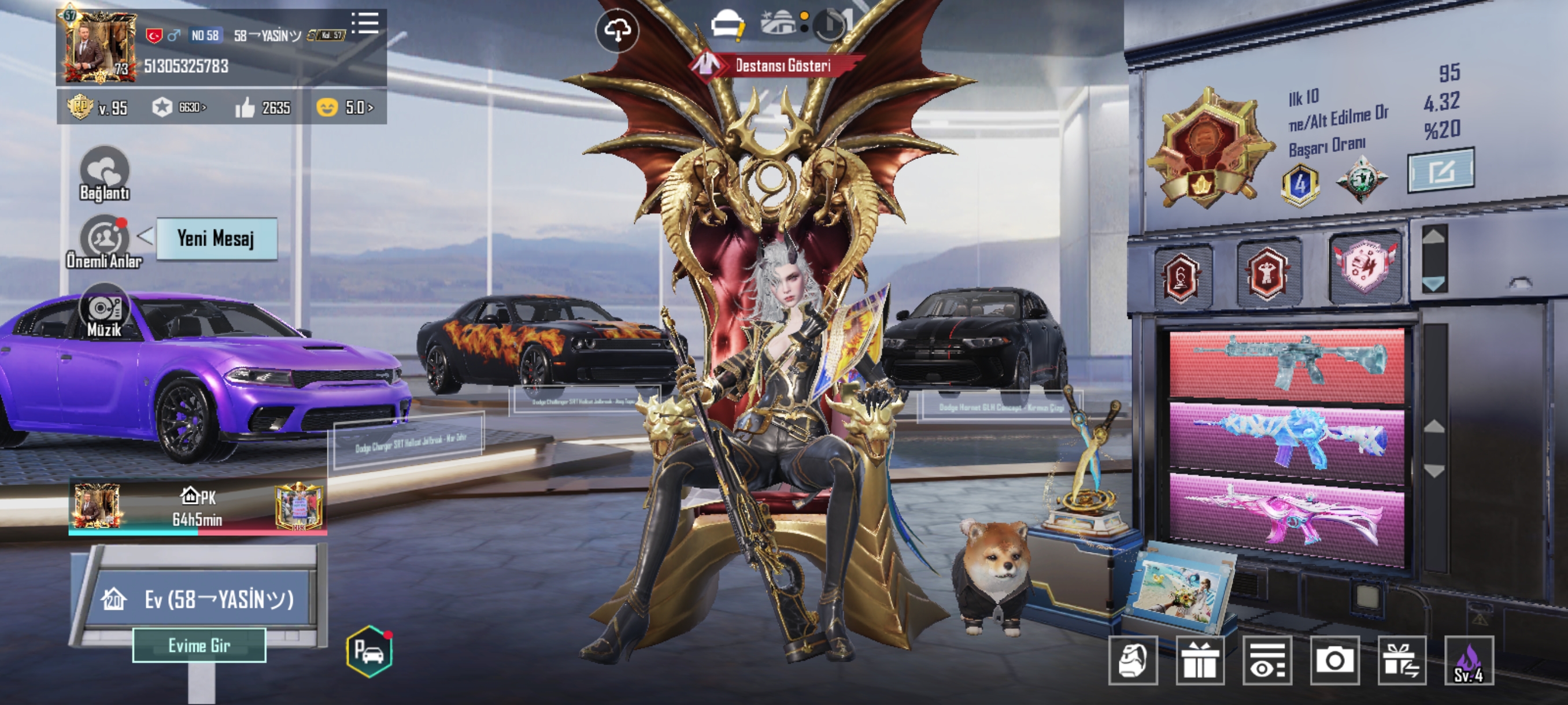This screenshot has width=1568, height=705.
Task: Open the parking garage hexagon icon
Action: tap(369, 651)
